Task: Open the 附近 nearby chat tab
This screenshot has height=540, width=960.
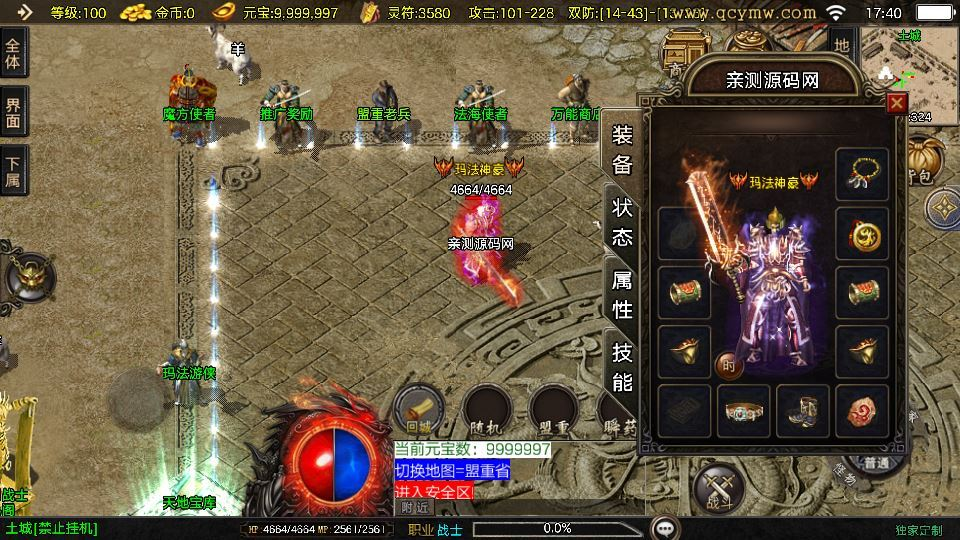Action: pyautogui.click(x=415, y=507)
